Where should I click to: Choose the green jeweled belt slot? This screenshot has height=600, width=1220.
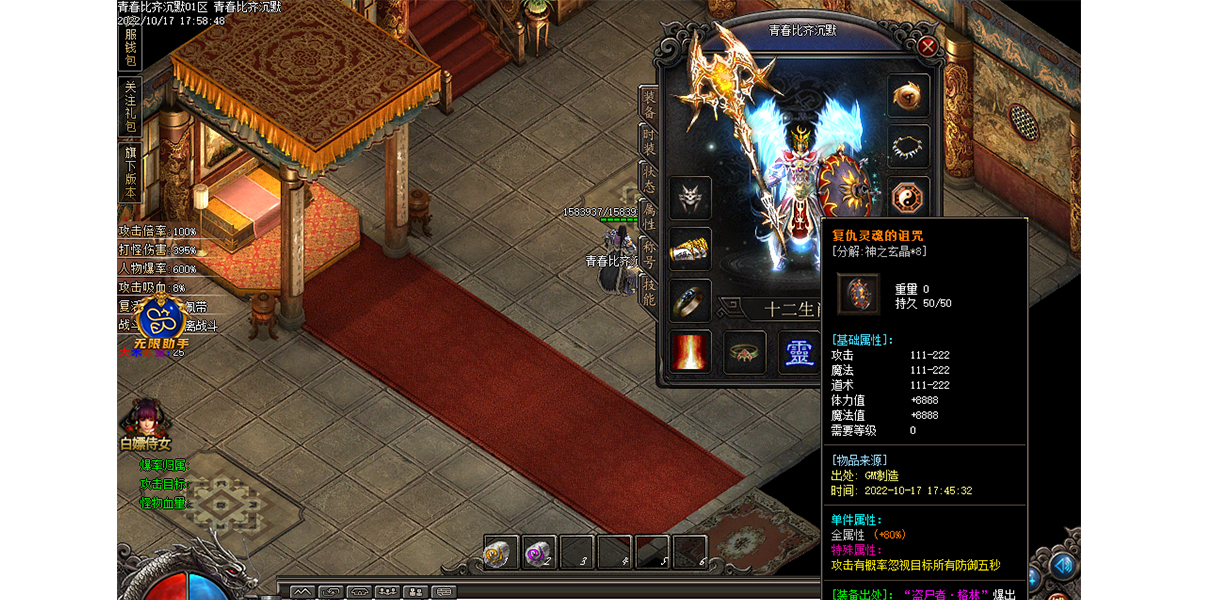(x=745, y=352)
